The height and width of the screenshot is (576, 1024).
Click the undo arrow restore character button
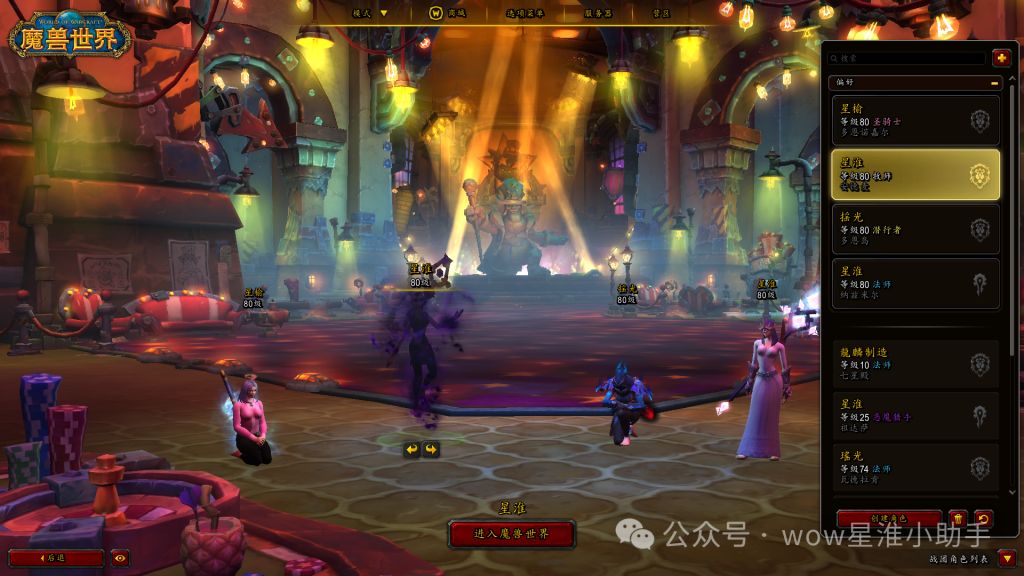(983, 519)
